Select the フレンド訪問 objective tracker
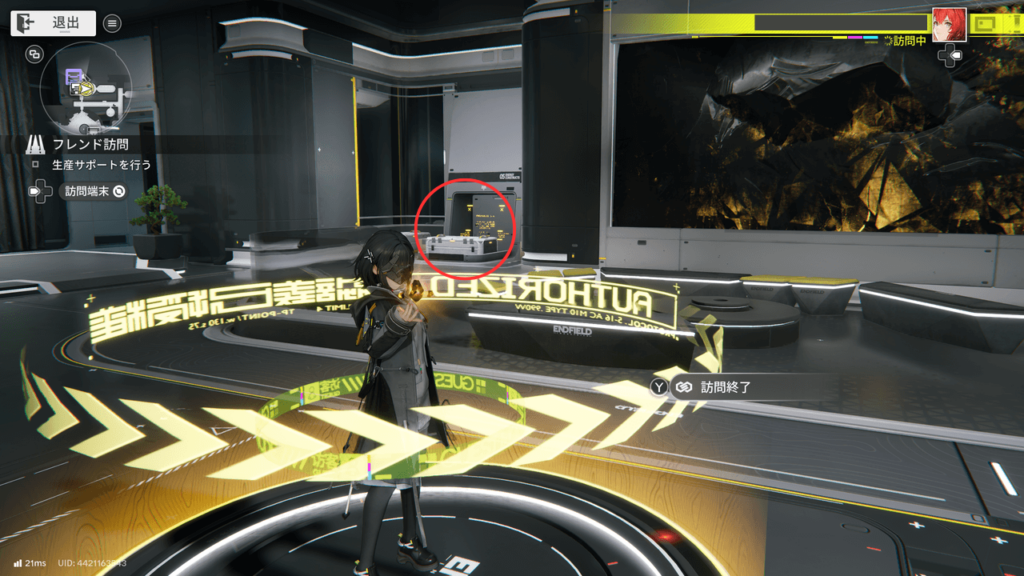 tap(88, 144)
